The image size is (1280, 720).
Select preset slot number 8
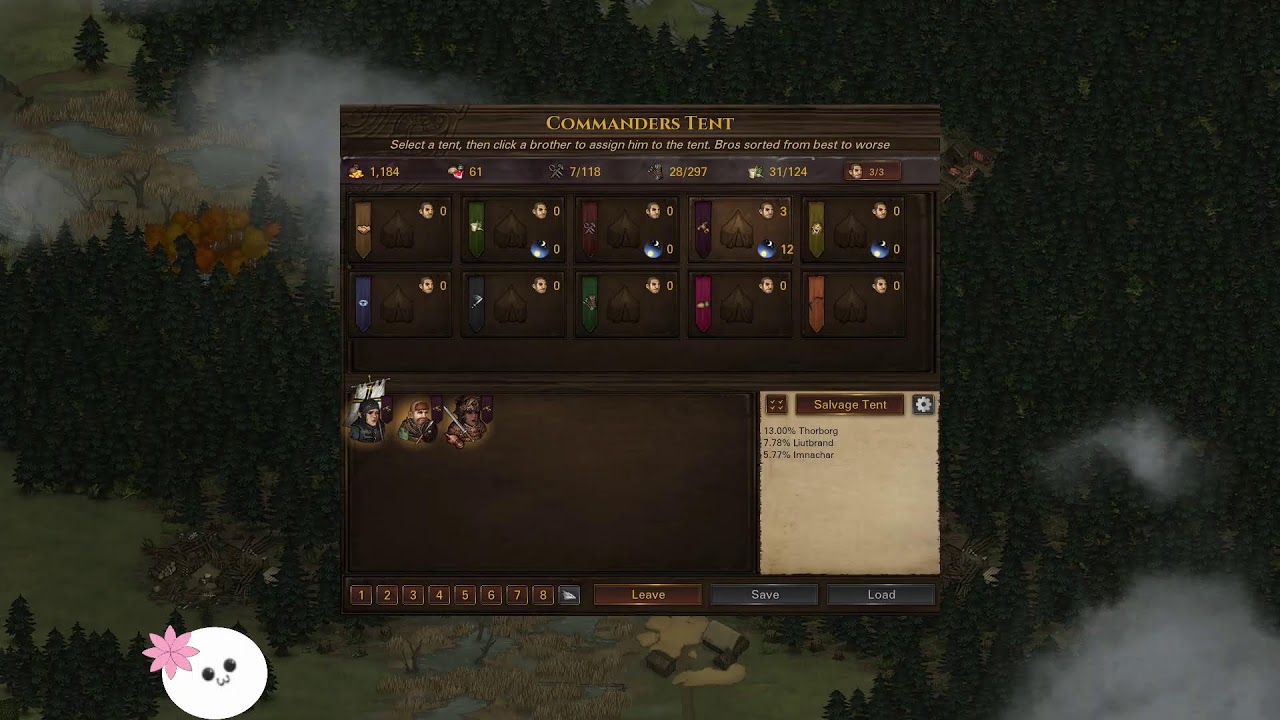pyautogui.click(x=543, y=595)
